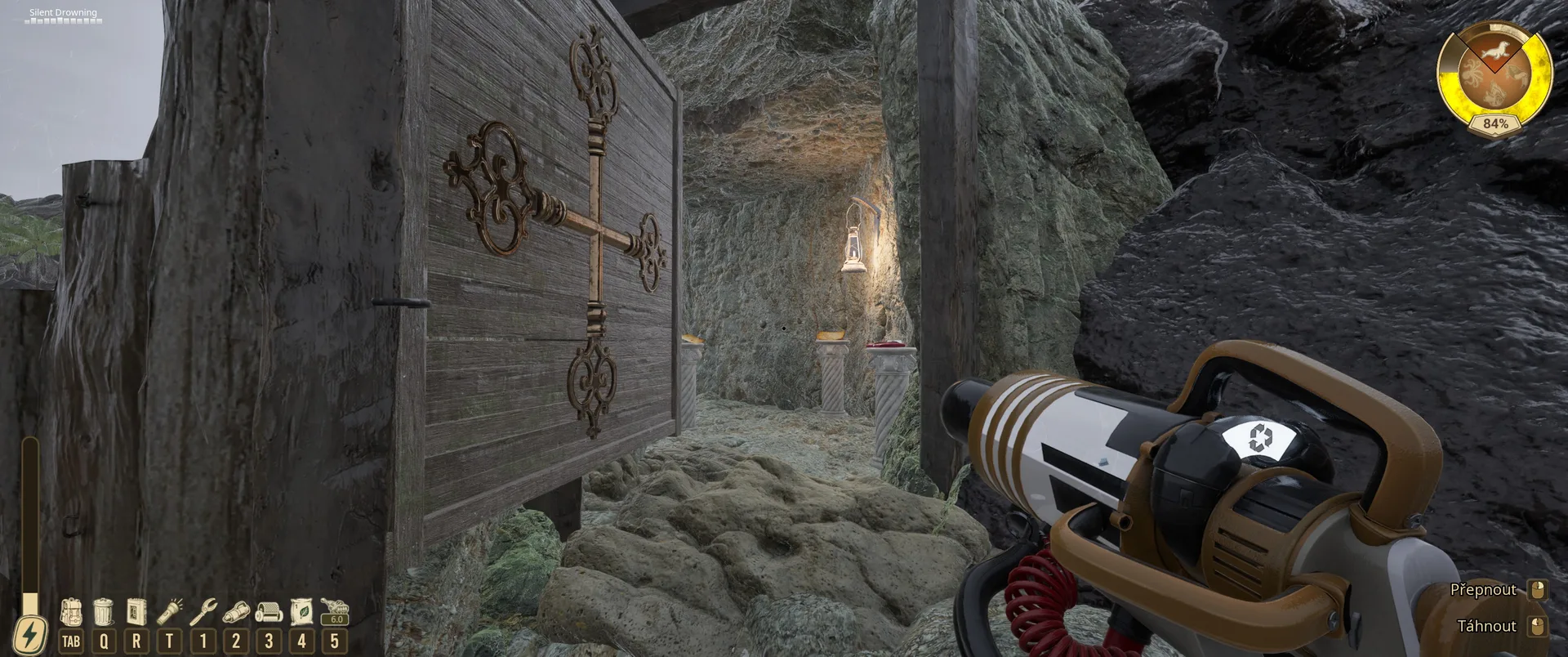Screen dimensions: 1568x657
Task: Select the trash can icon
Action: (104, 612)
